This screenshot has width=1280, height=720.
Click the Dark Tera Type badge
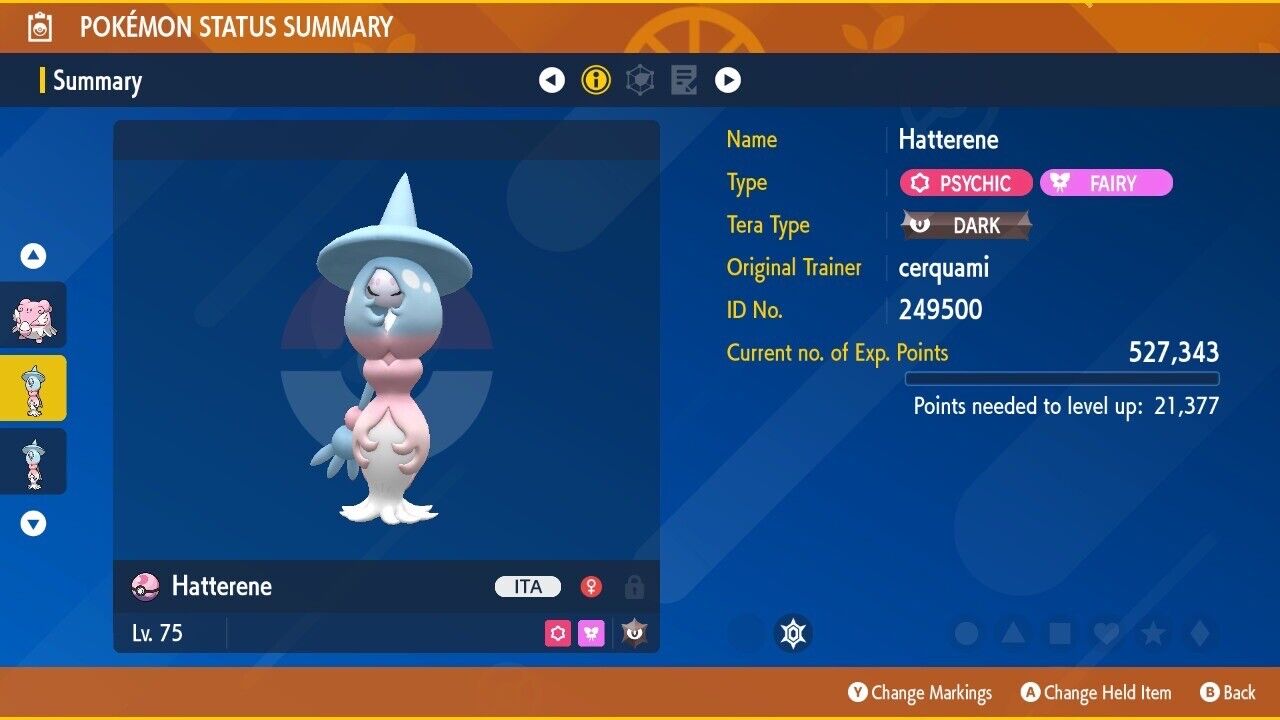(x=966, y=225)
